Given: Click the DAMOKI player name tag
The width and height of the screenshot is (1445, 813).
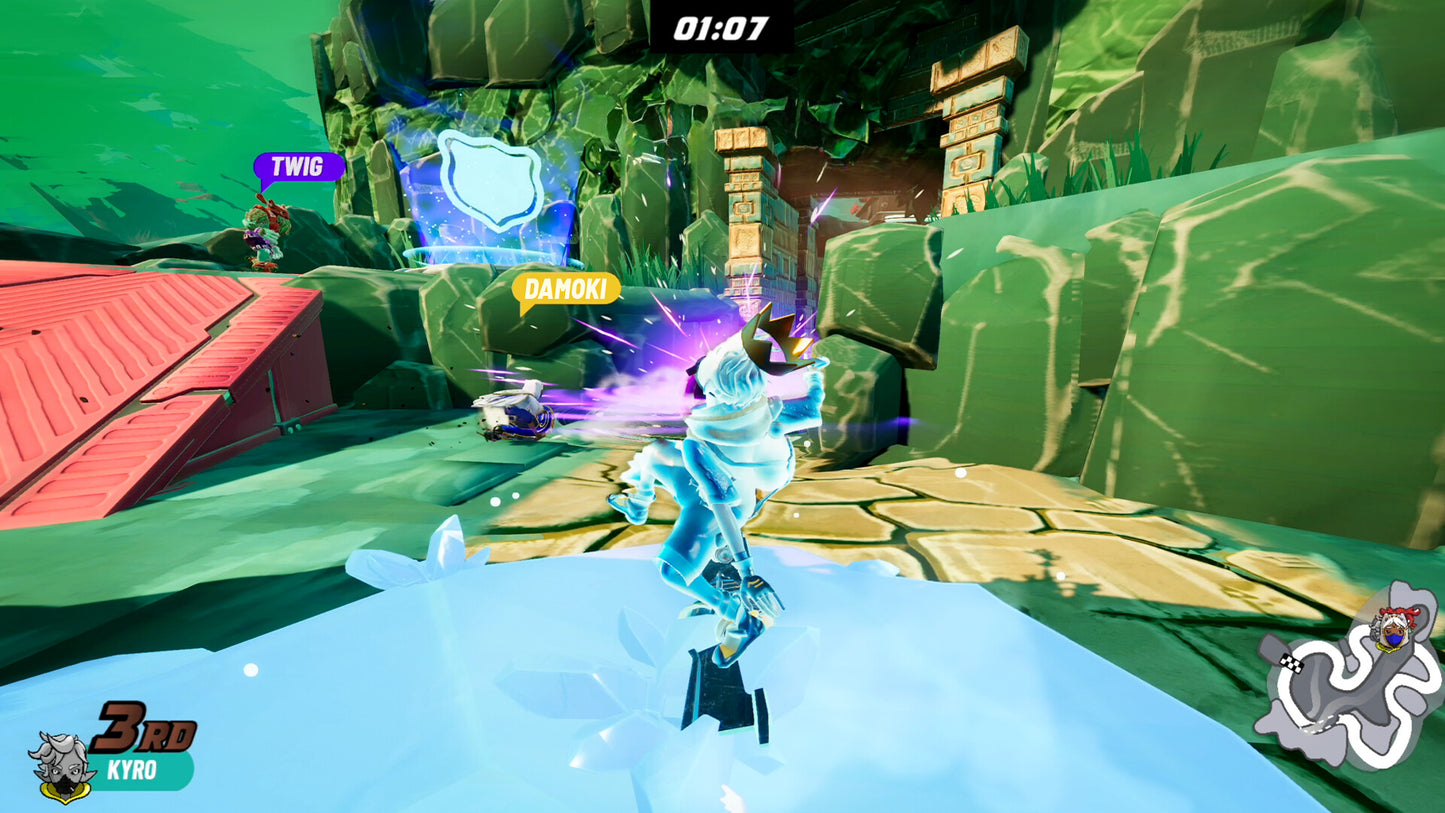Looking at the screenshot, I should (565, 290).
